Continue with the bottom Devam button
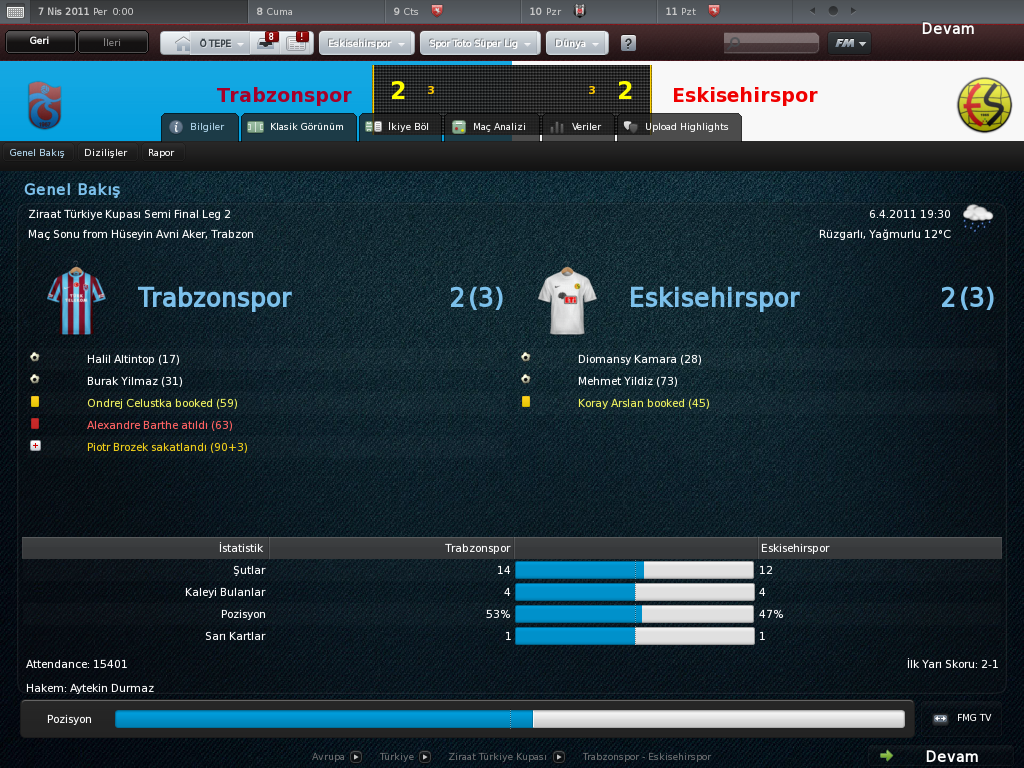The width and height of the screenshot is (1024, 768). 940,756
